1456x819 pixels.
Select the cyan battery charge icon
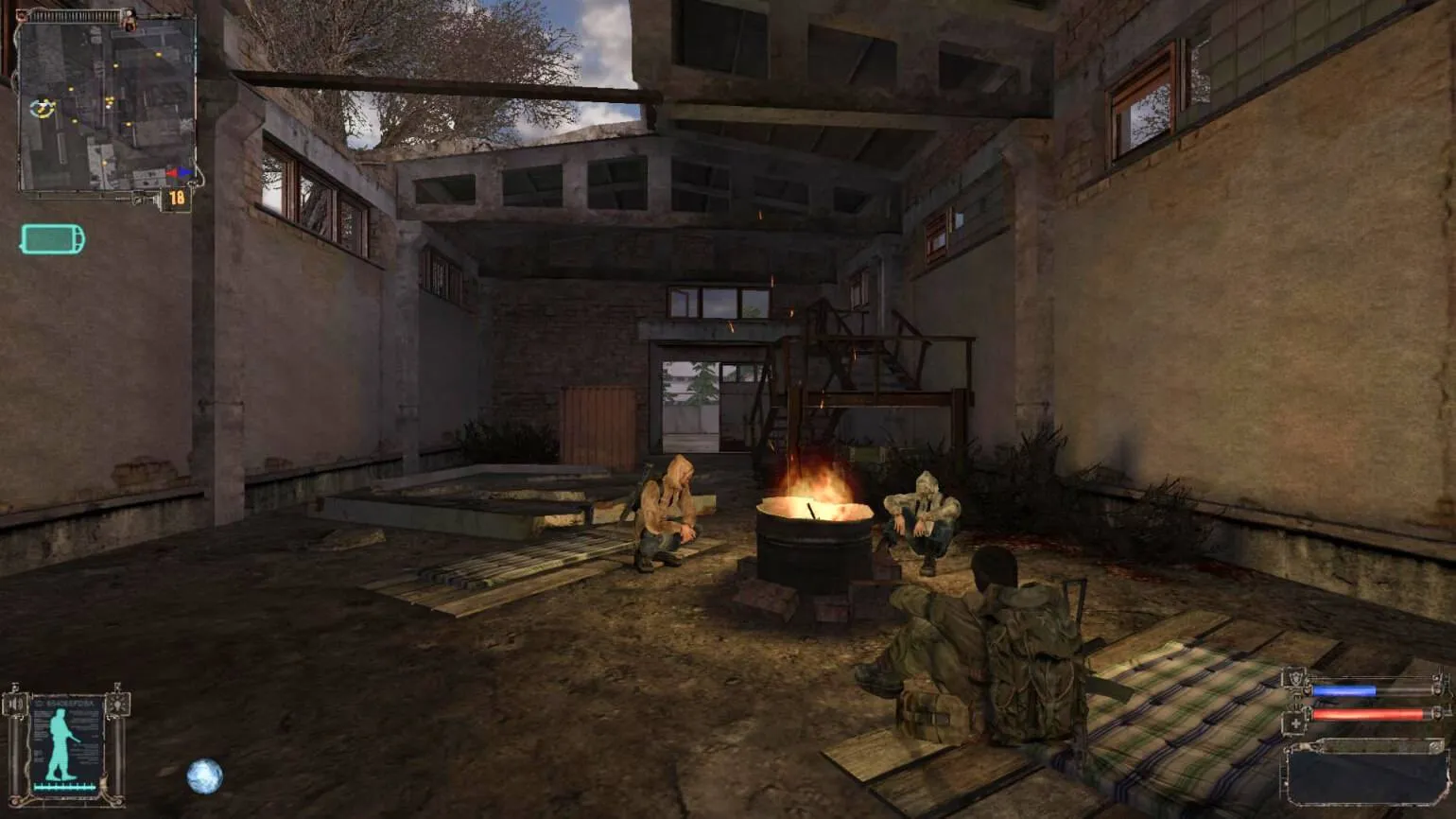[x=53, y=240]
